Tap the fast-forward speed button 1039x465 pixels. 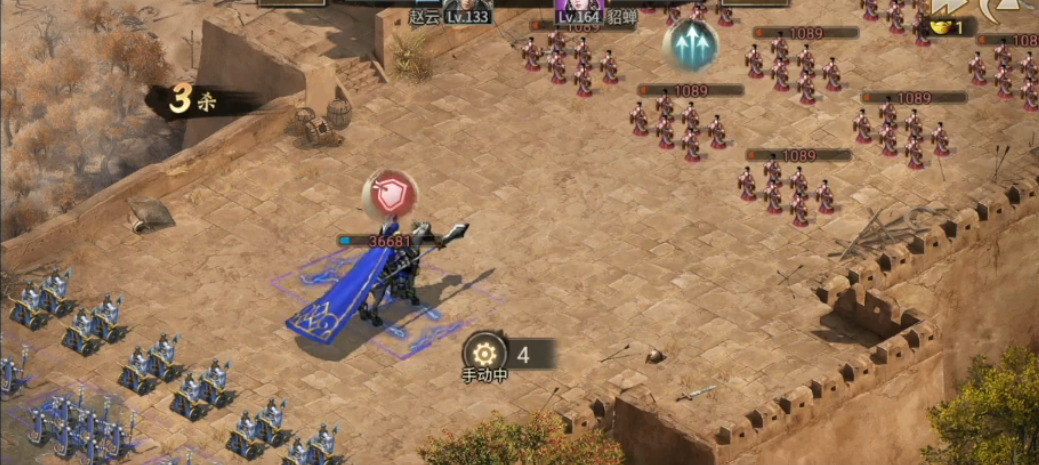(946, 7)
